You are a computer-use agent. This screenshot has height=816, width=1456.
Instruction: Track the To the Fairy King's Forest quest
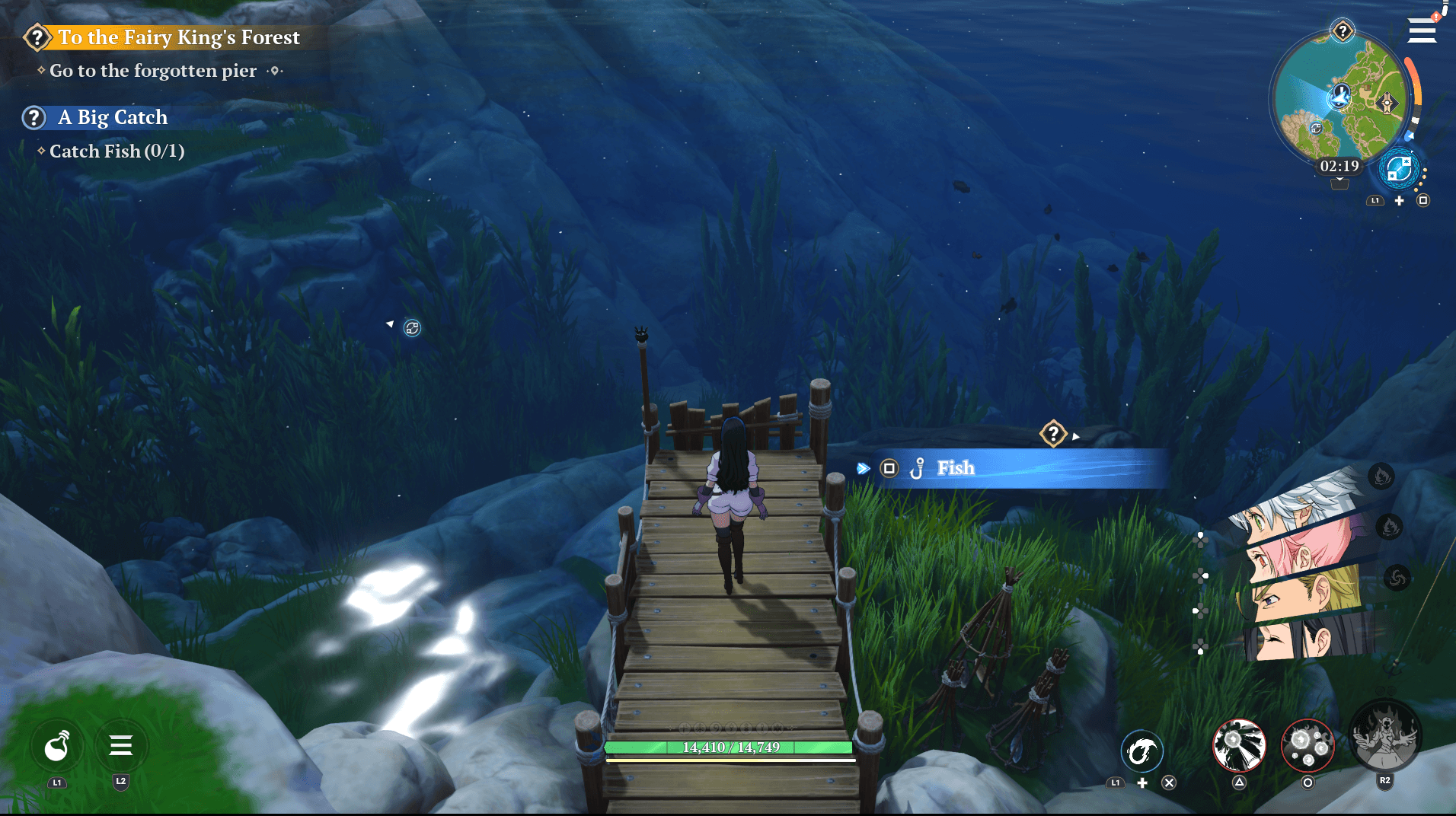pos(178,37)
